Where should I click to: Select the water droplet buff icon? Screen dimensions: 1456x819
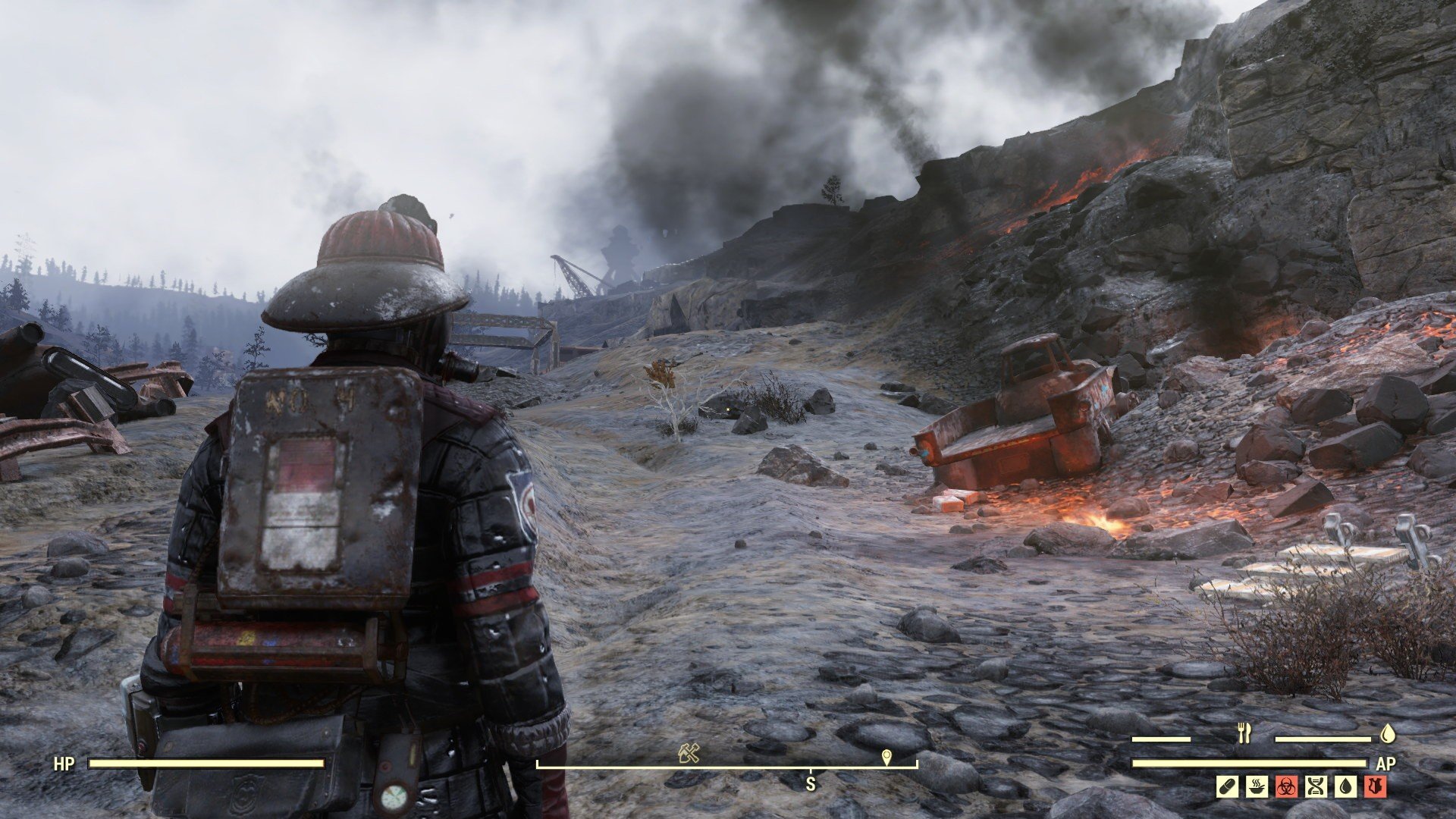[1345, 786]
